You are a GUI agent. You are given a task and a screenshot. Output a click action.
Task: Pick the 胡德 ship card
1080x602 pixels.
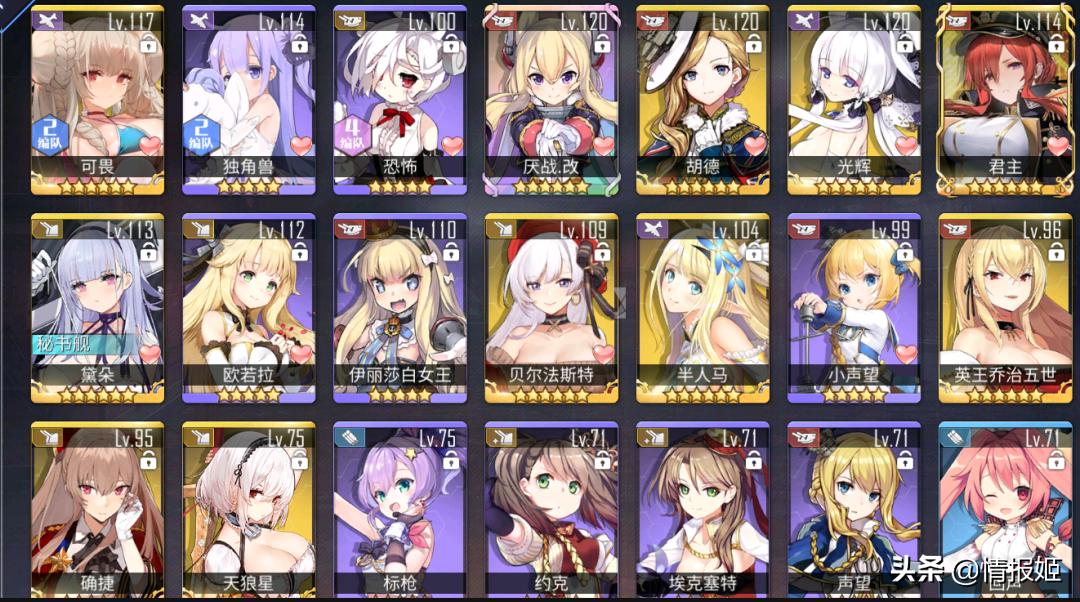pyautogui.click(x=702, y=98)
